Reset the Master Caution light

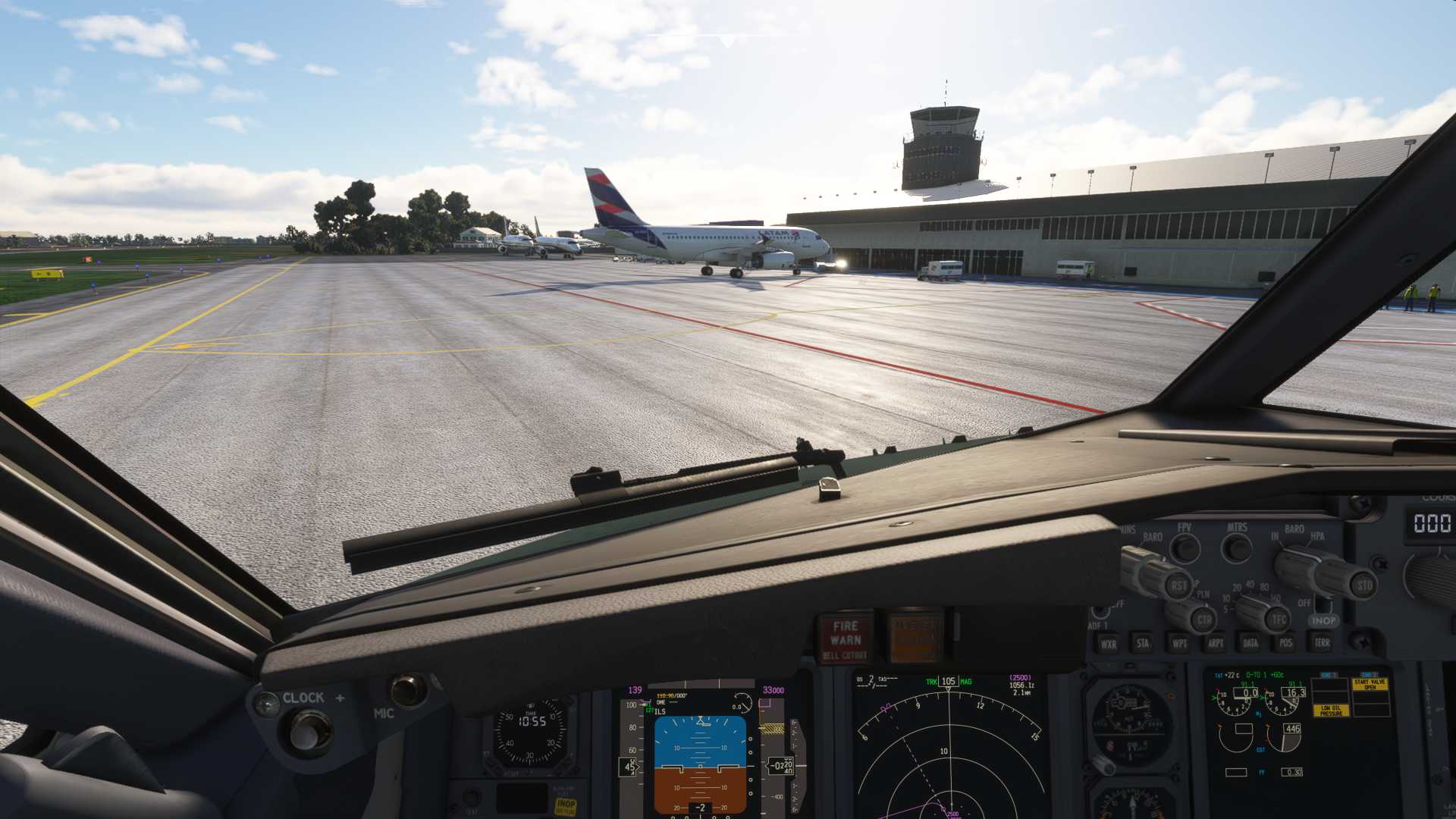916,637
